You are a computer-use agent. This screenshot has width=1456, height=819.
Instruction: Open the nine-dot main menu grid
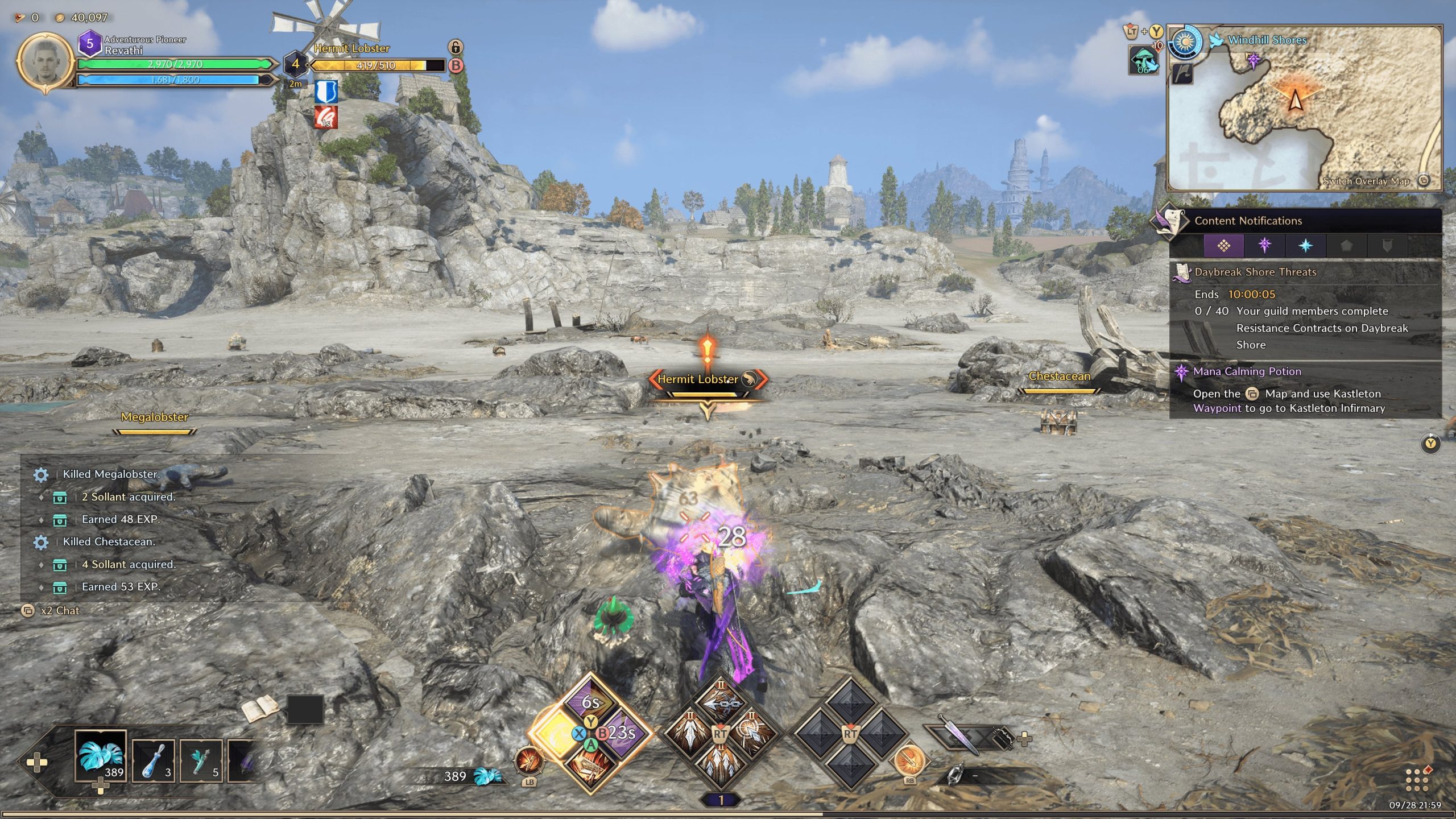point(1417,779)
